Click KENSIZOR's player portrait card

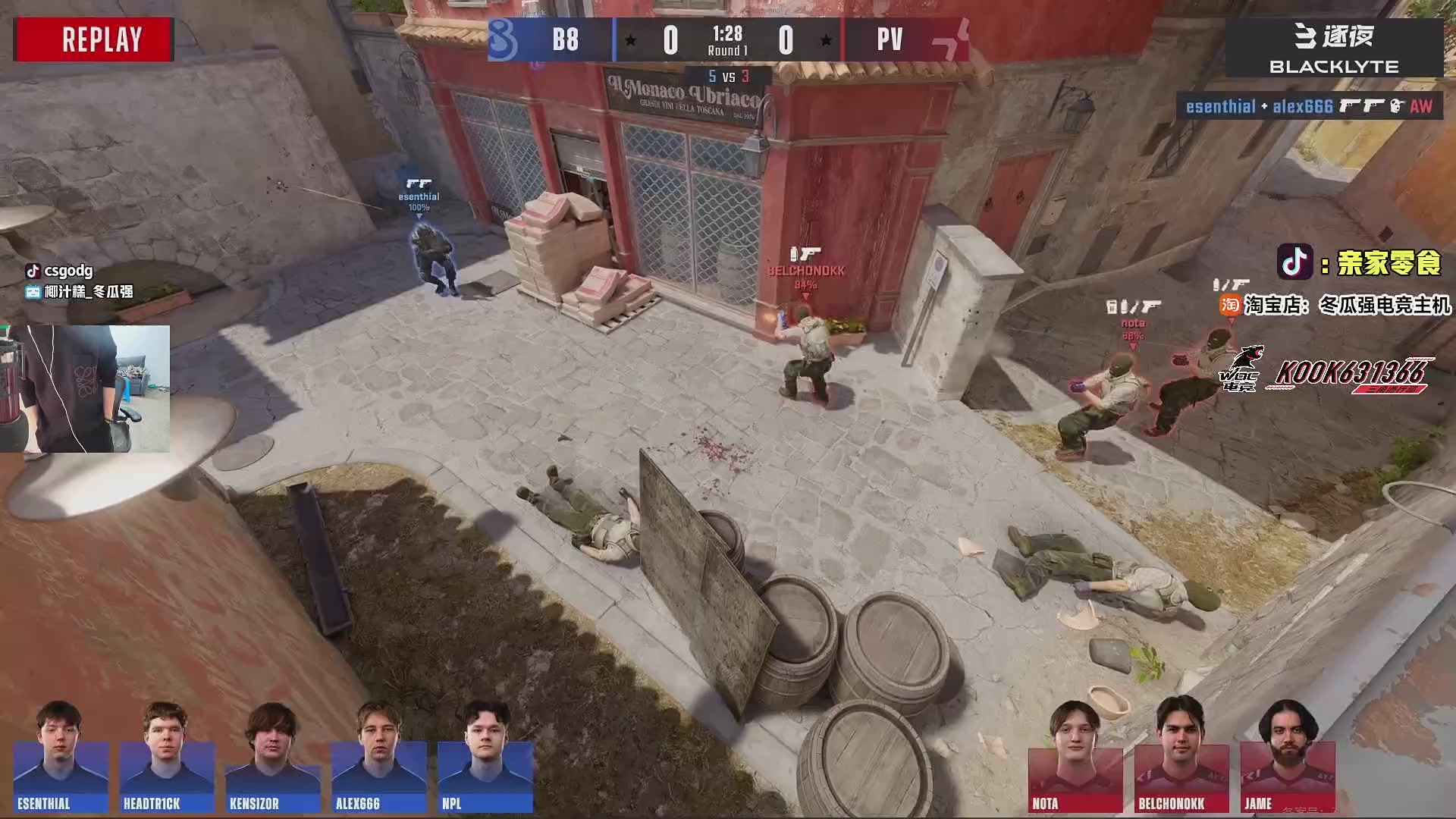click(272, 757)
